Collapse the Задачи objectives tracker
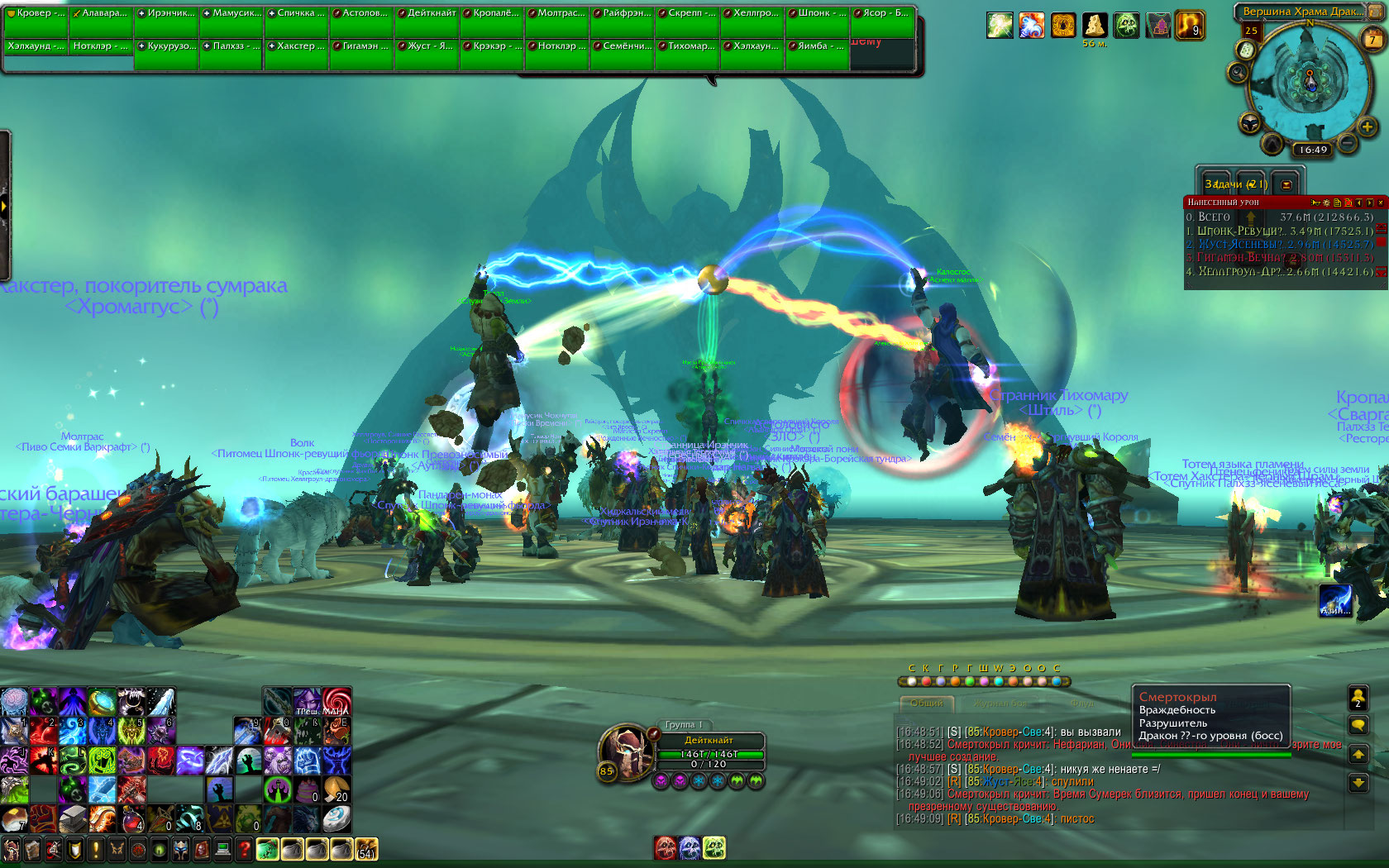 (x=1286, y=184)
